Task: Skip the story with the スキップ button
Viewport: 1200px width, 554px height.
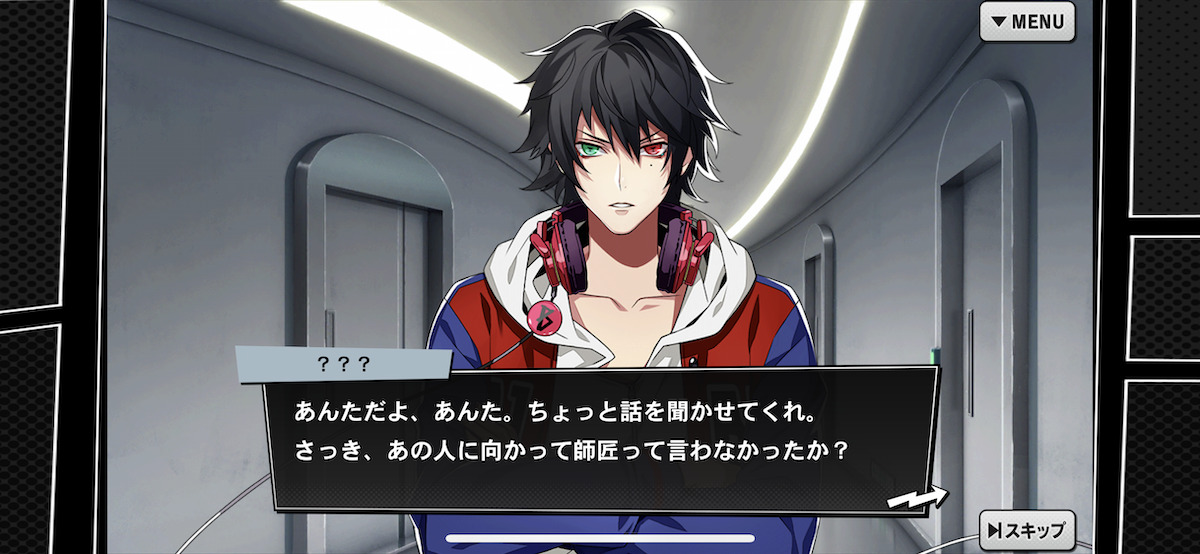Action: click(x=1027, y=530)
